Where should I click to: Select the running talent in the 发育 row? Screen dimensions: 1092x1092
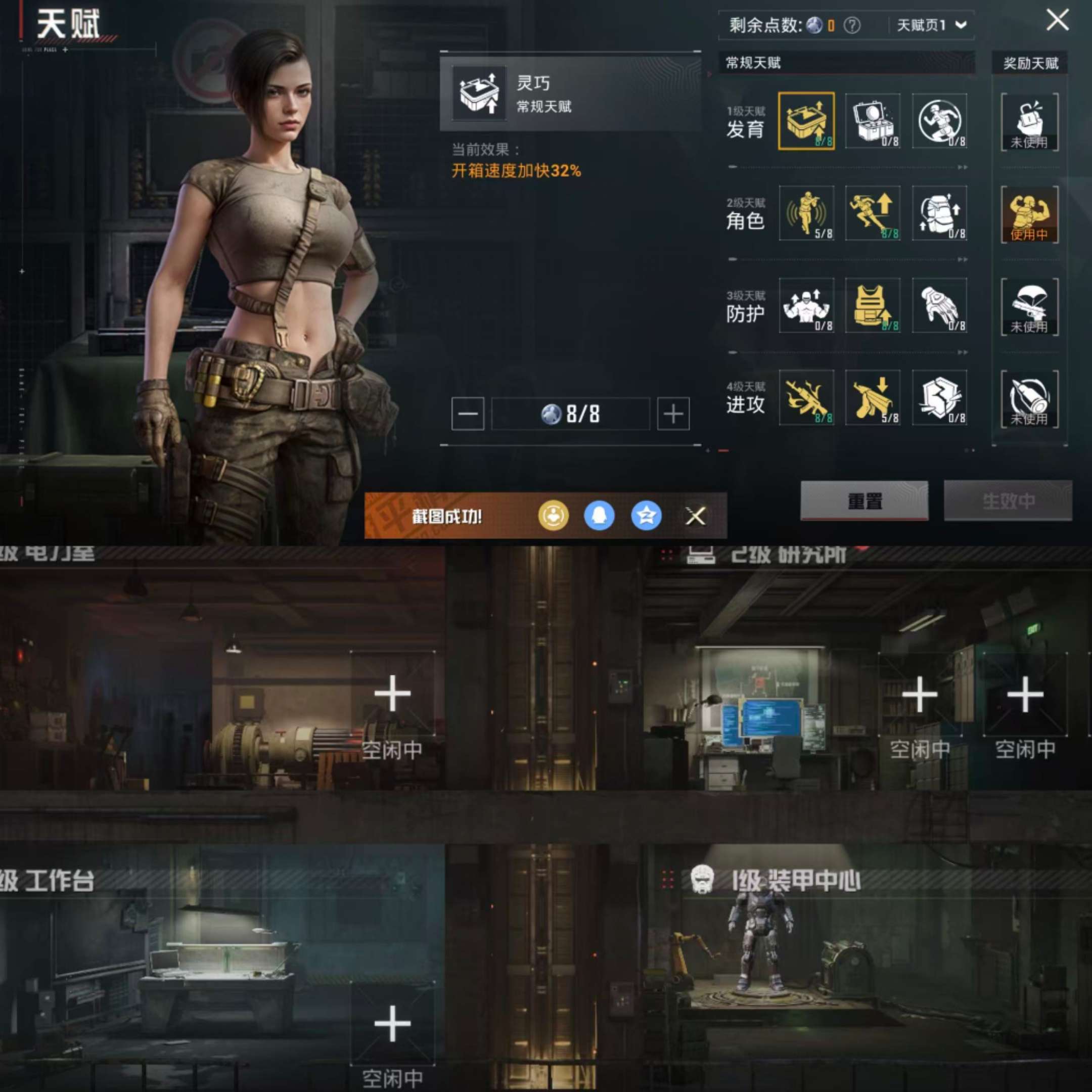click(940, 121)
